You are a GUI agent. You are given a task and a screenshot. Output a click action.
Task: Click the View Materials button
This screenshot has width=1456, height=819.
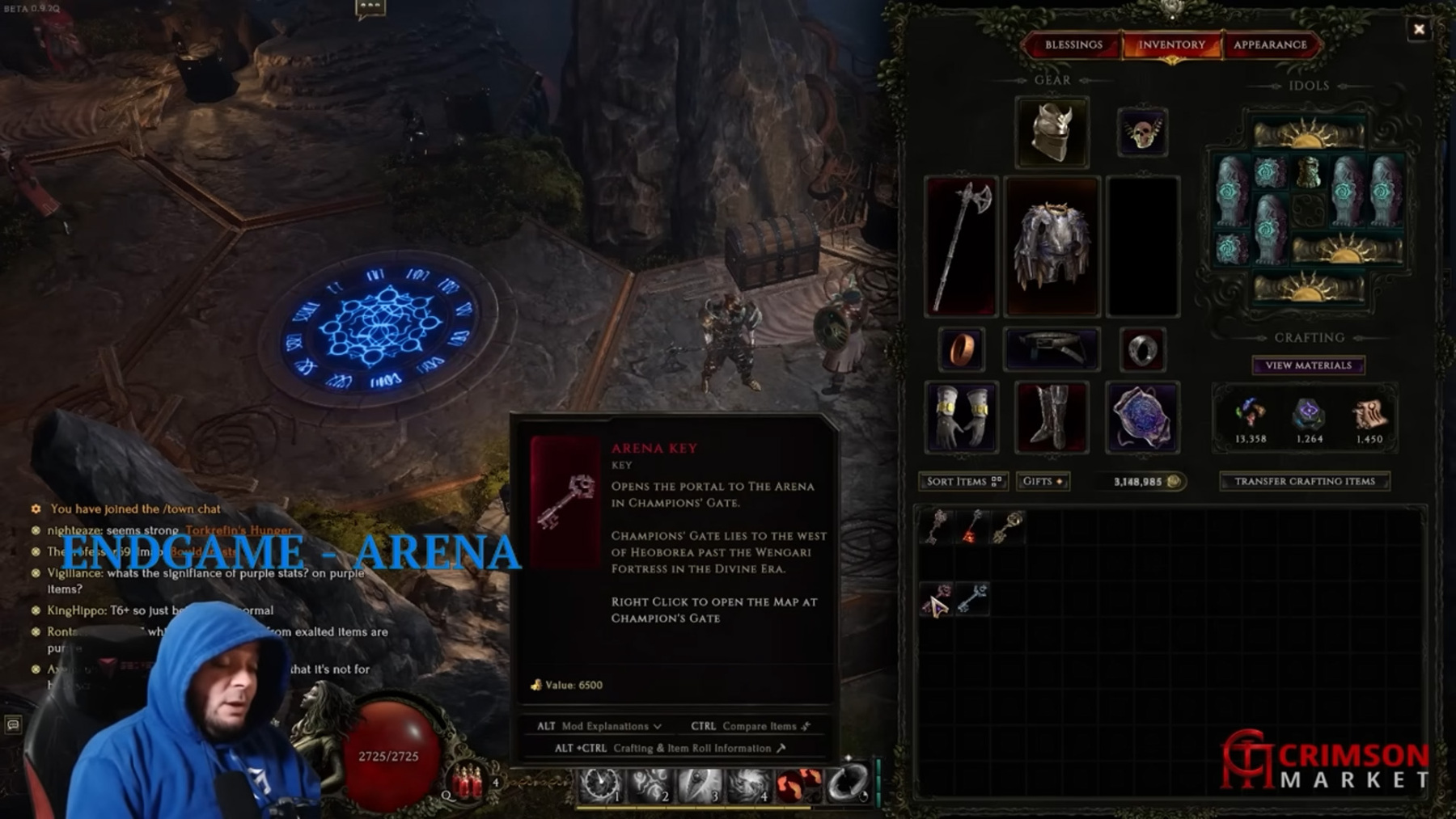tap(1308, 365)
